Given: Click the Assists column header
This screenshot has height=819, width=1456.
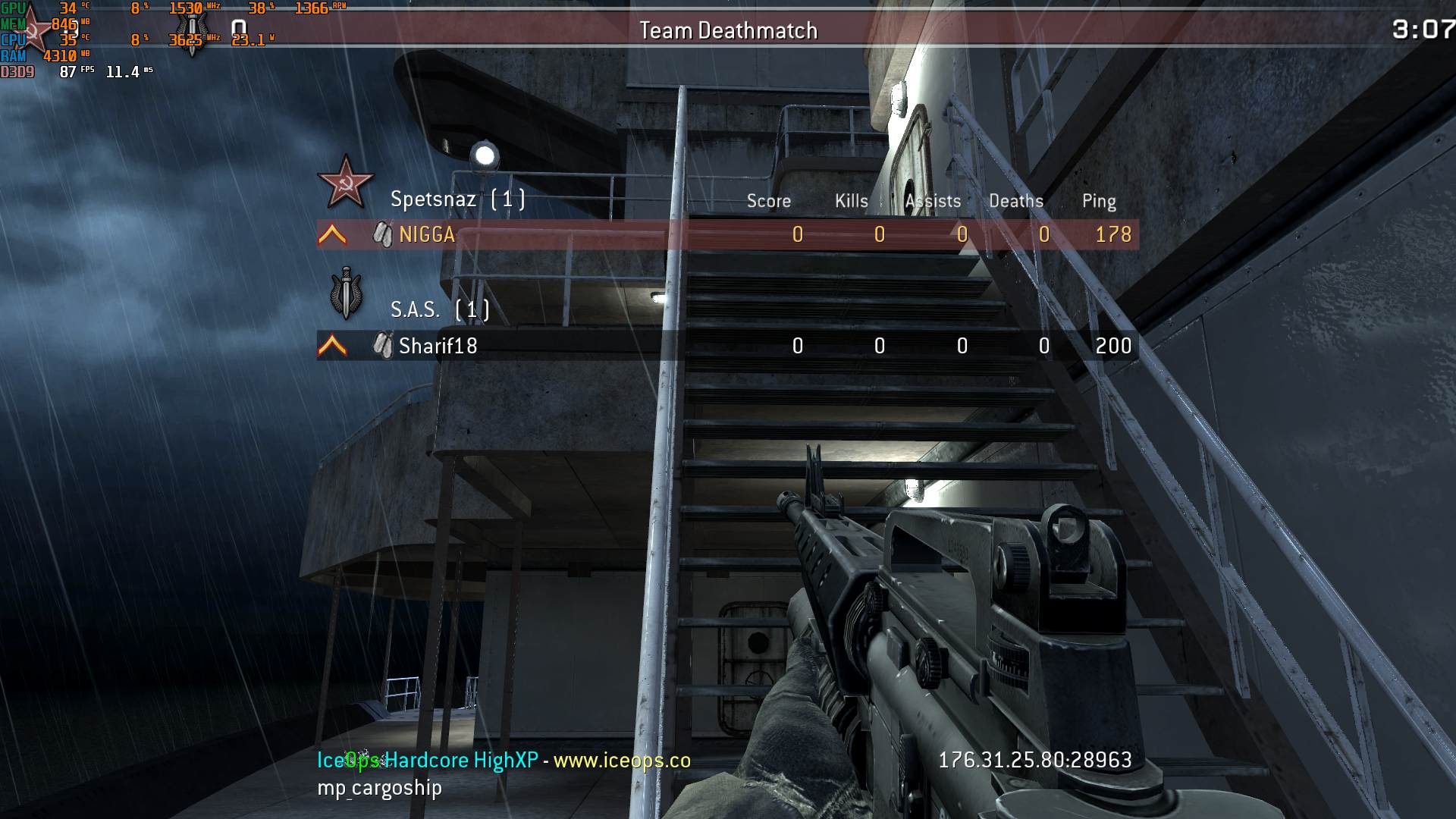Looking at the screenshot, I should click(x=933, y=201).
